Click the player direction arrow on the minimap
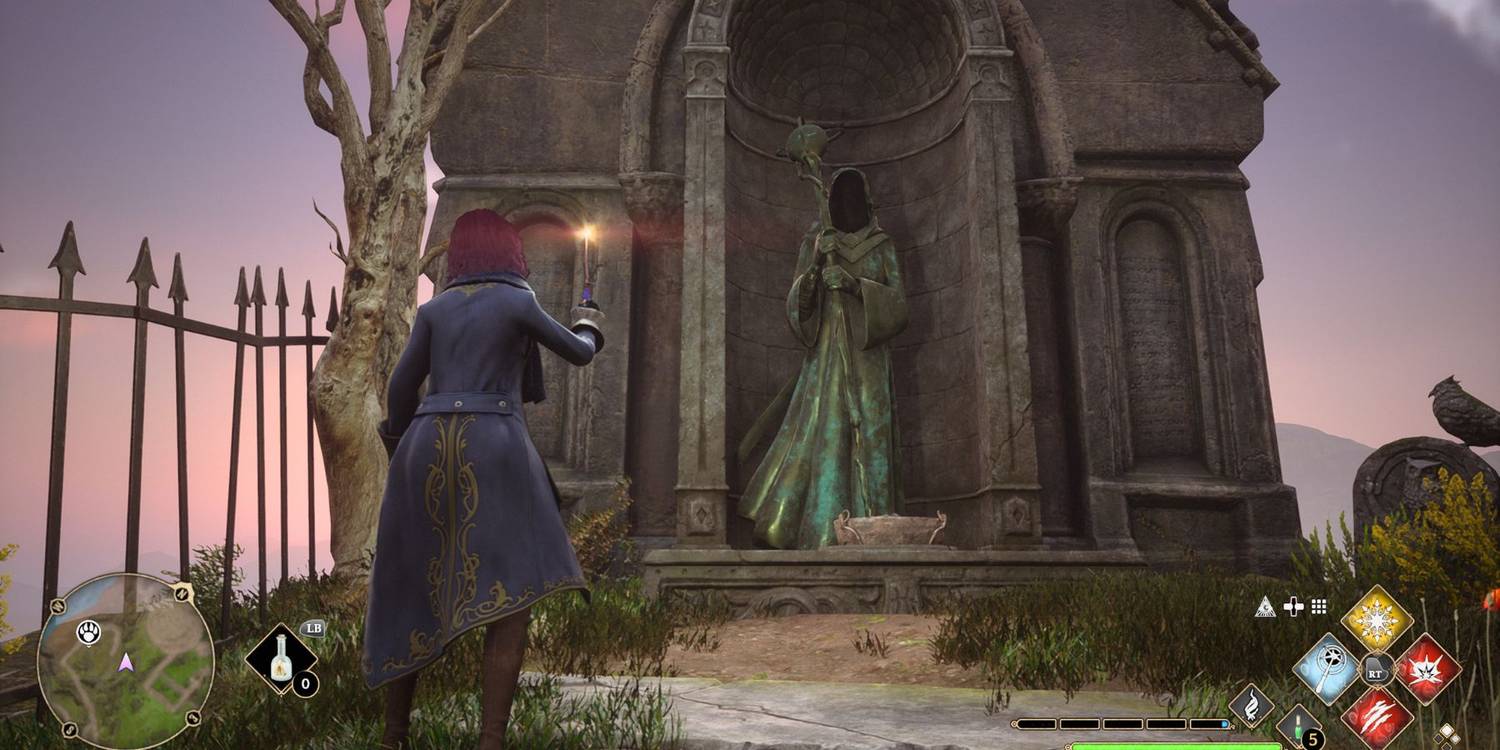The image size is (1500, 750). click(x=126, y=664)
